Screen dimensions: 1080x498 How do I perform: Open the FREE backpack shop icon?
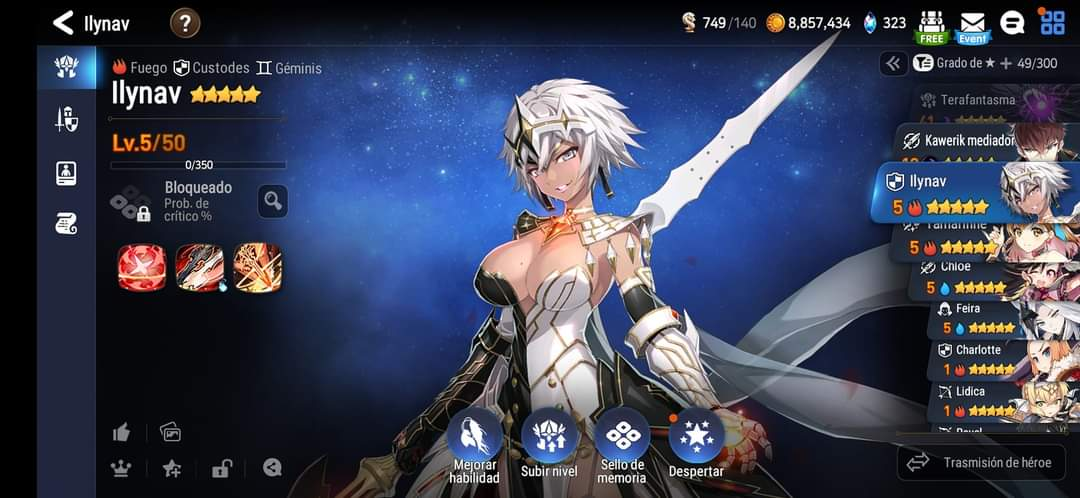click(932, 26)
